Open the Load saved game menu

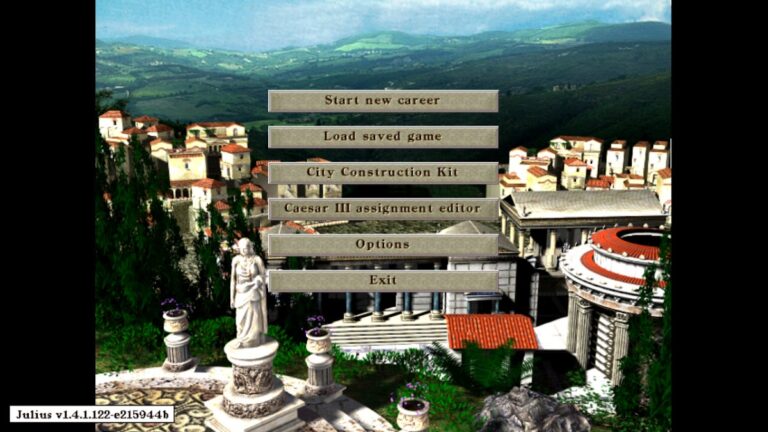pyautogui.click(x=383, y=137)
